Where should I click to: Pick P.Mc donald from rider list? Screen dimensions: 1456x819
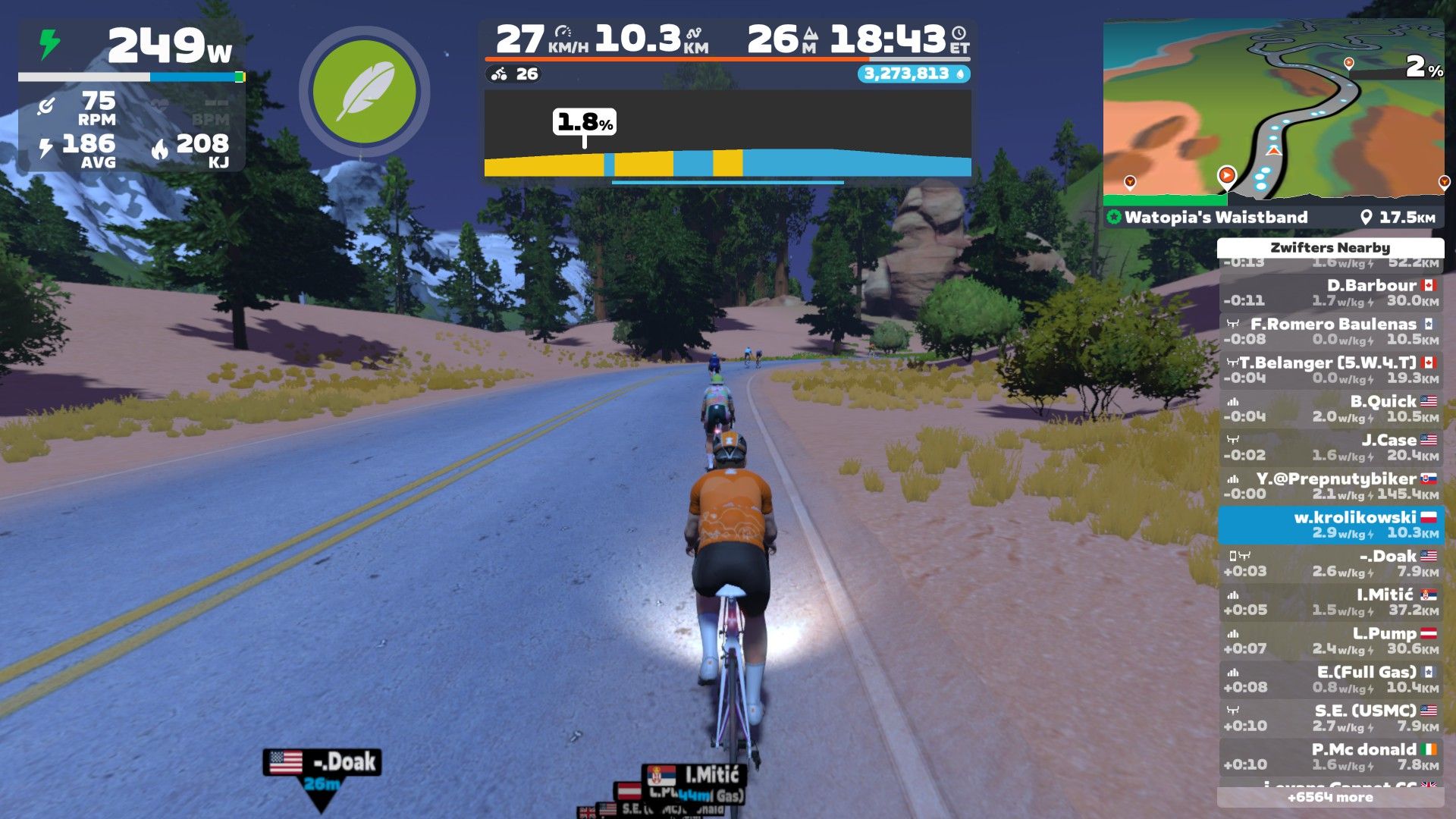coord(1331,757)
